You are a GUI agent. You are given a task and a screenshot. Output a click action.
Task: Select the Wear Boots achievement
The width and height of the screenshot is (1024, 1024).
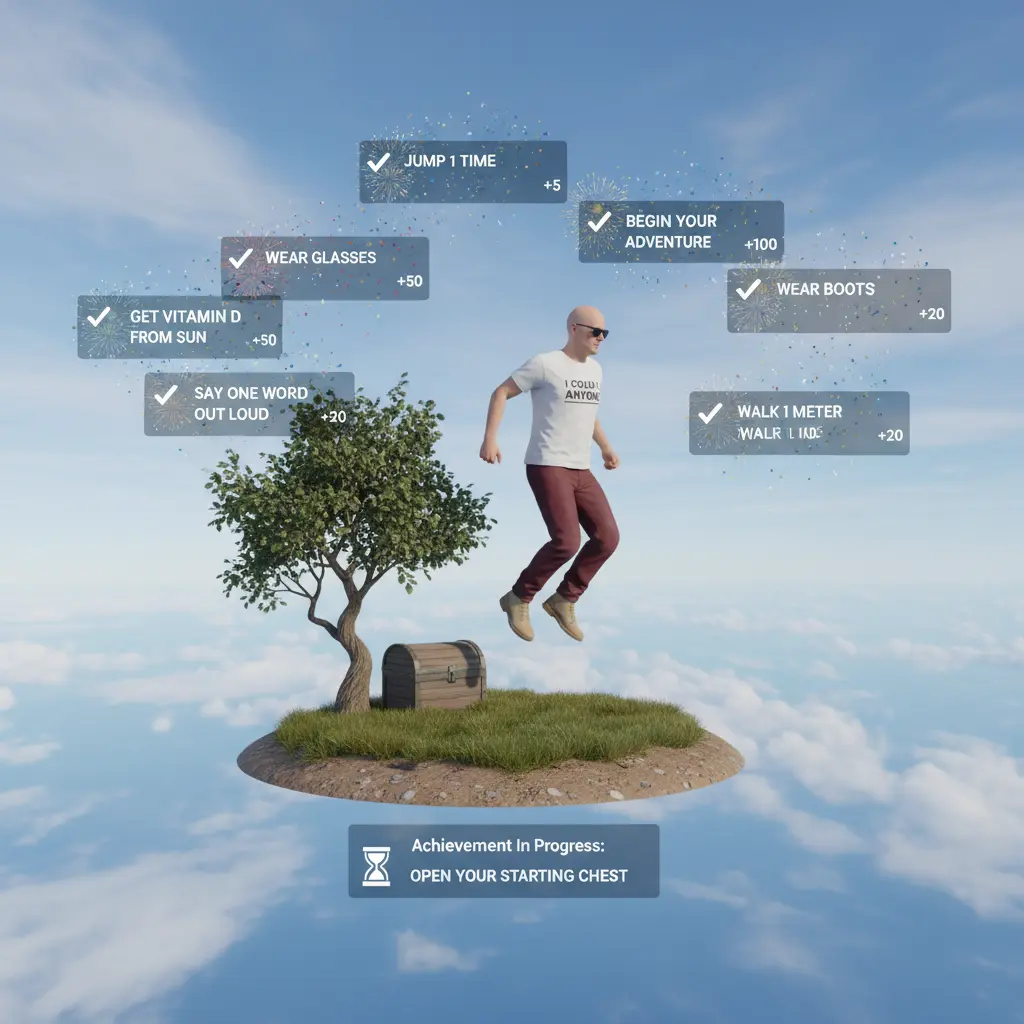(x=838, y=300)
